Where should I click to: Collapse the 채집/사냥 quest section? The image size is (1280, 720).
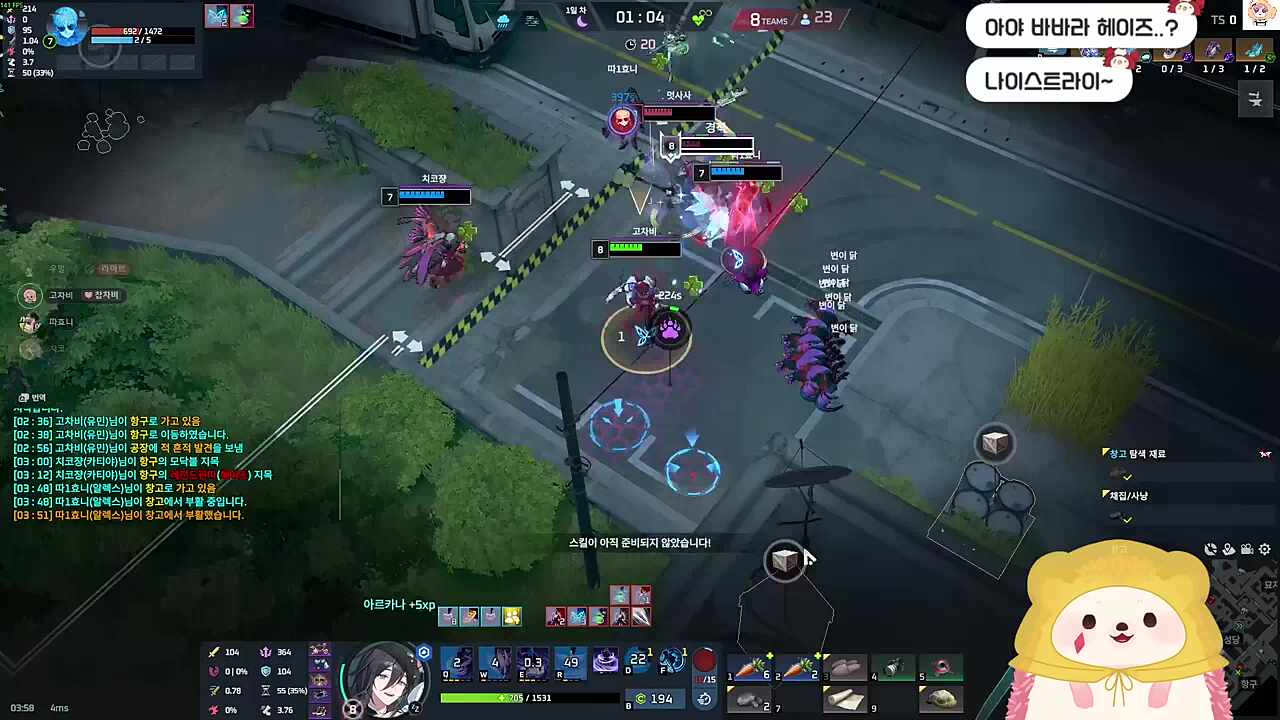(1106, 494)
